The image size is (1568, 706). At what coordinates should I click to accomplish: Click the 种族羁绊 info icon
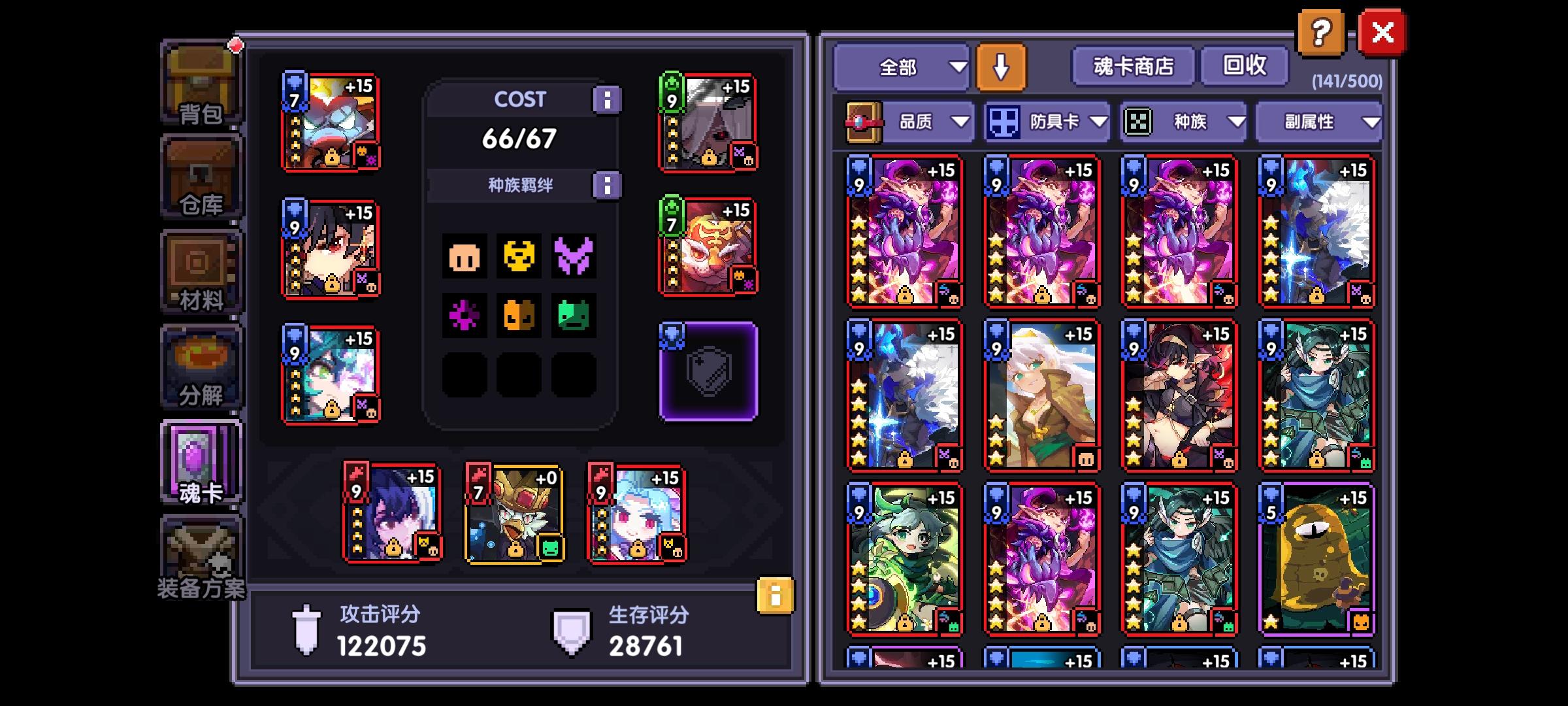[x=608, y=184]
